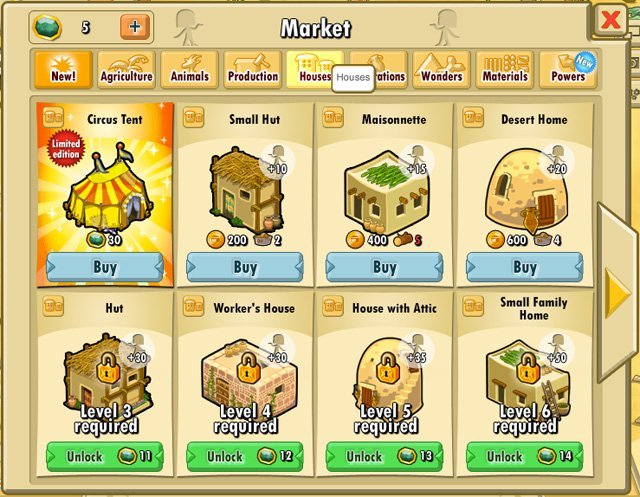
Task: Show the Production category
Action: pos(253,70)
